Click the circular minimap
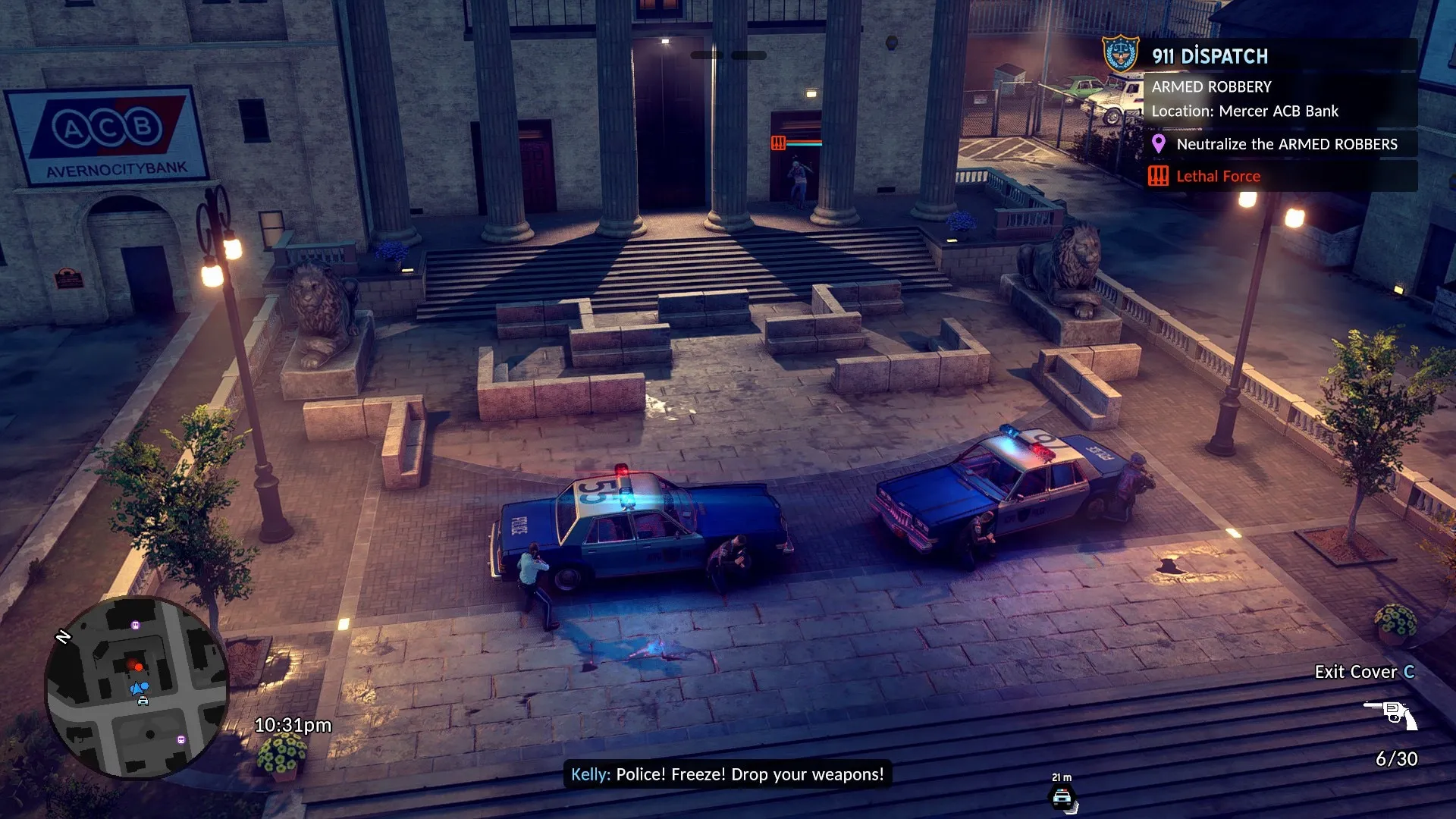The image size is (1456, 819). tap(136, 687)
